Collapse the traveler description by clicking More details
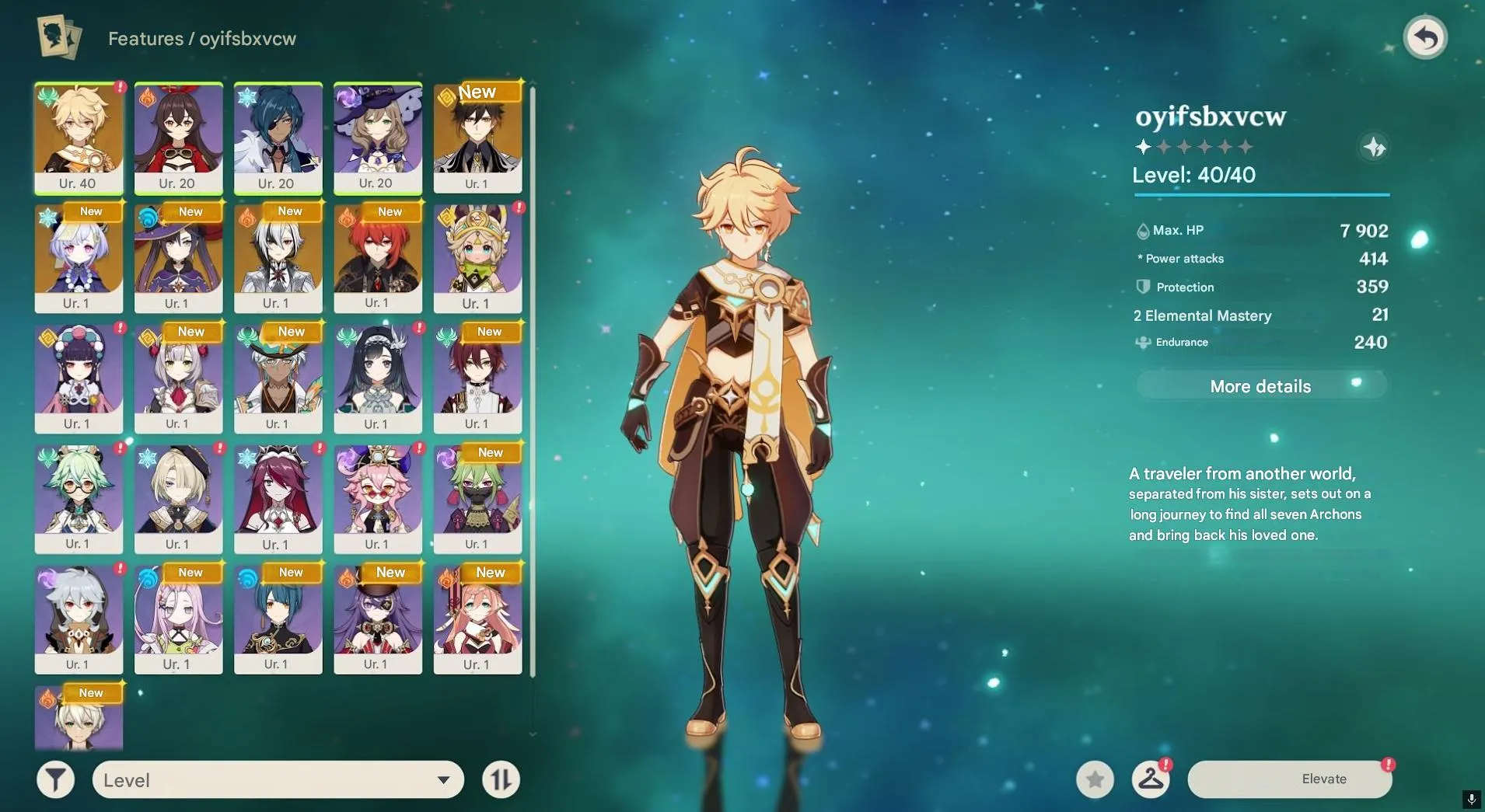The width and height of the screenshot is (1485, 812). point(1260,385)
